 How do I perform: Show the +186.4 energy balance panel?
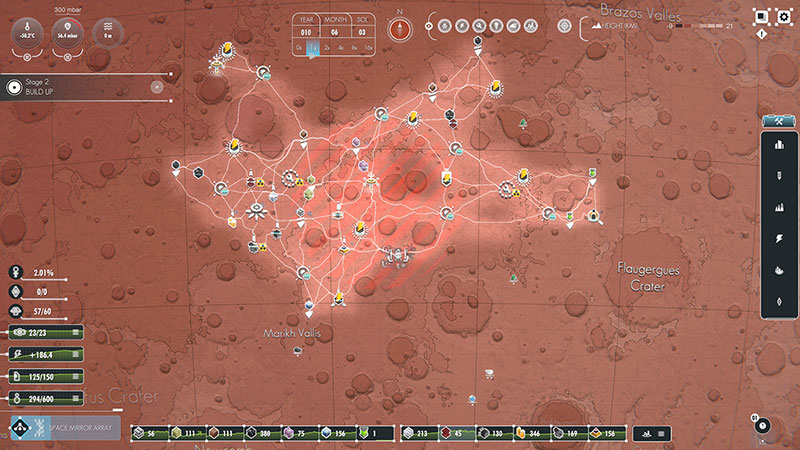coord(42,354)
